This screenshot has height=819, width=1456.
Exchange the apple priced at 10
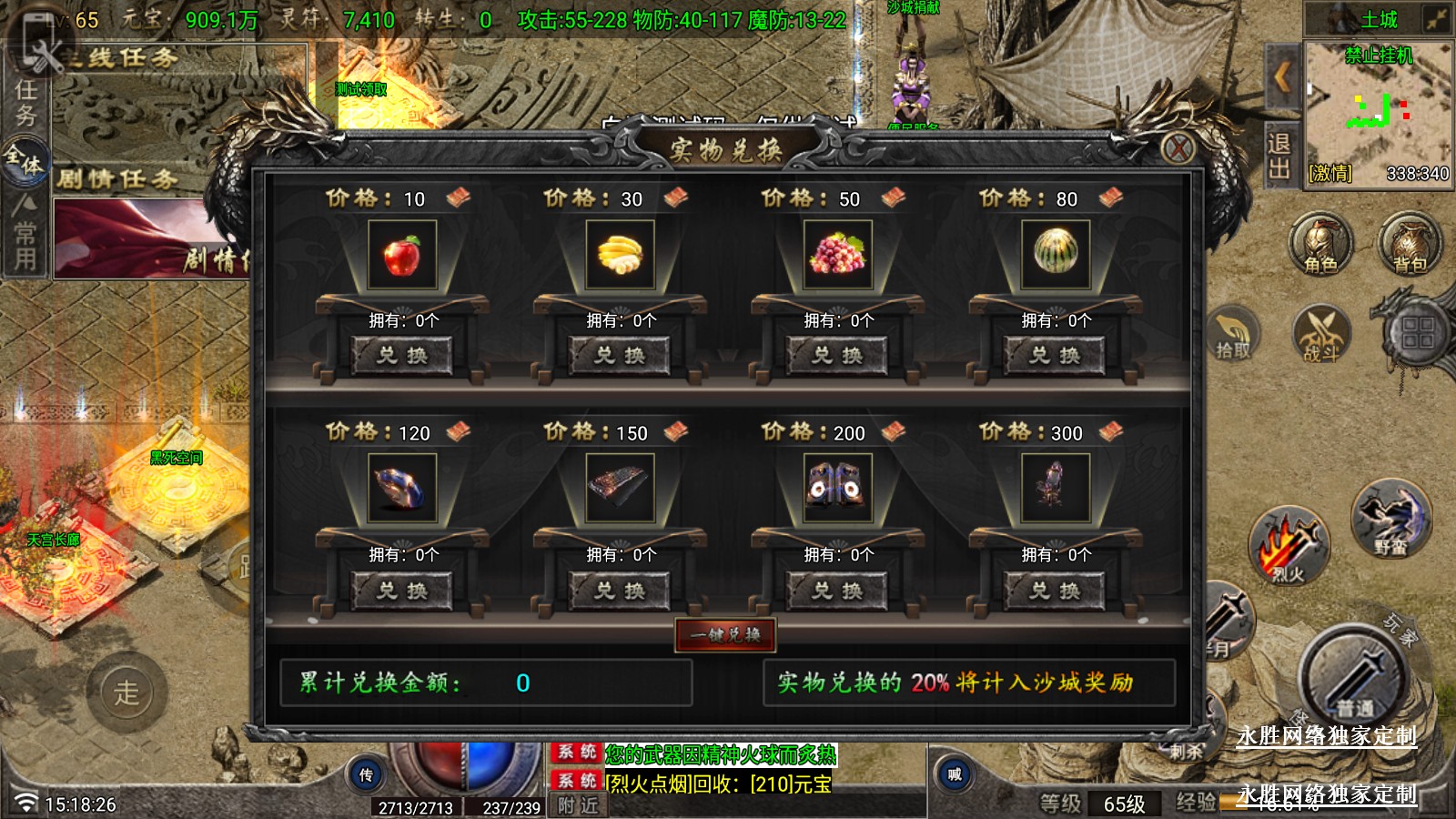click(402, 355)
